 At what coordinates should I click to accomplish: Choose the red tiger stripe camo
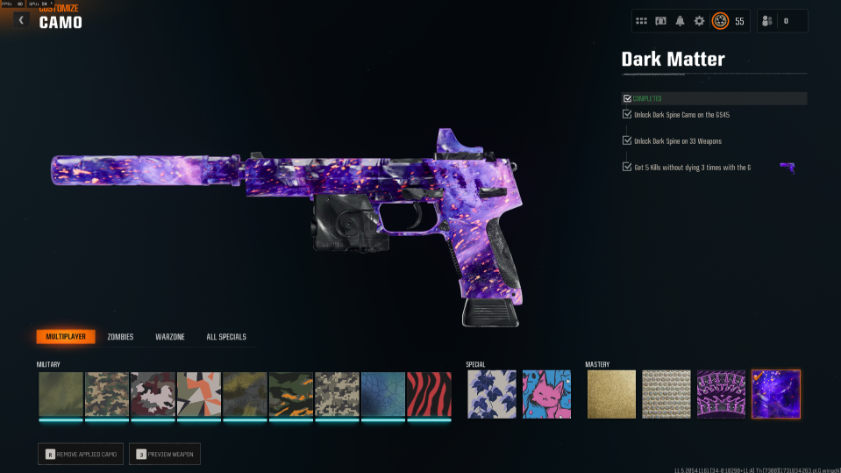(429, 395)
